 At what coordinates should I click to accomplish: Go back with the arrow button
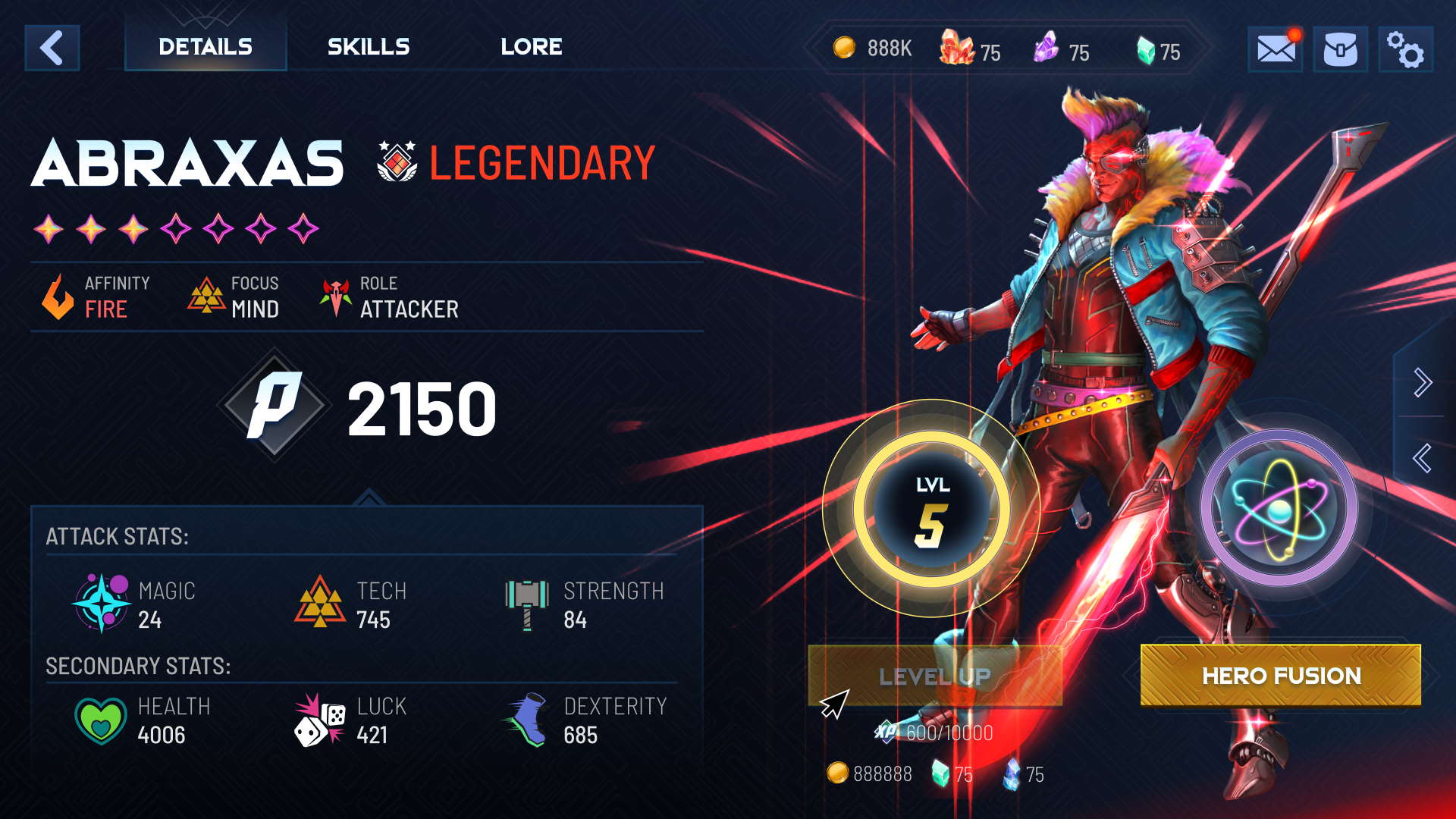tap(52, 48)
